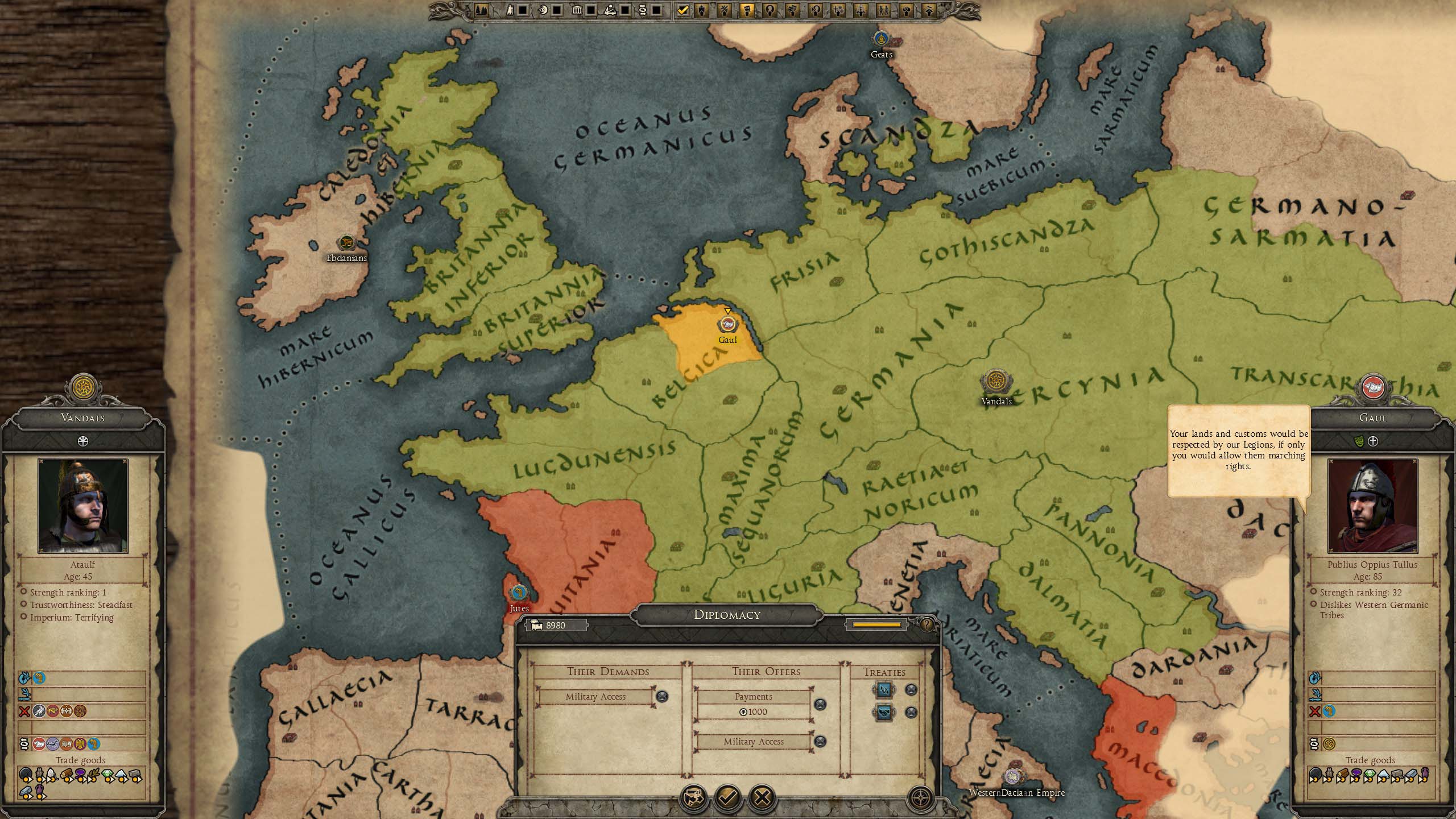Select the Gaul faction marker on the map
This screenshot has height=819, width=1456.
727,325
